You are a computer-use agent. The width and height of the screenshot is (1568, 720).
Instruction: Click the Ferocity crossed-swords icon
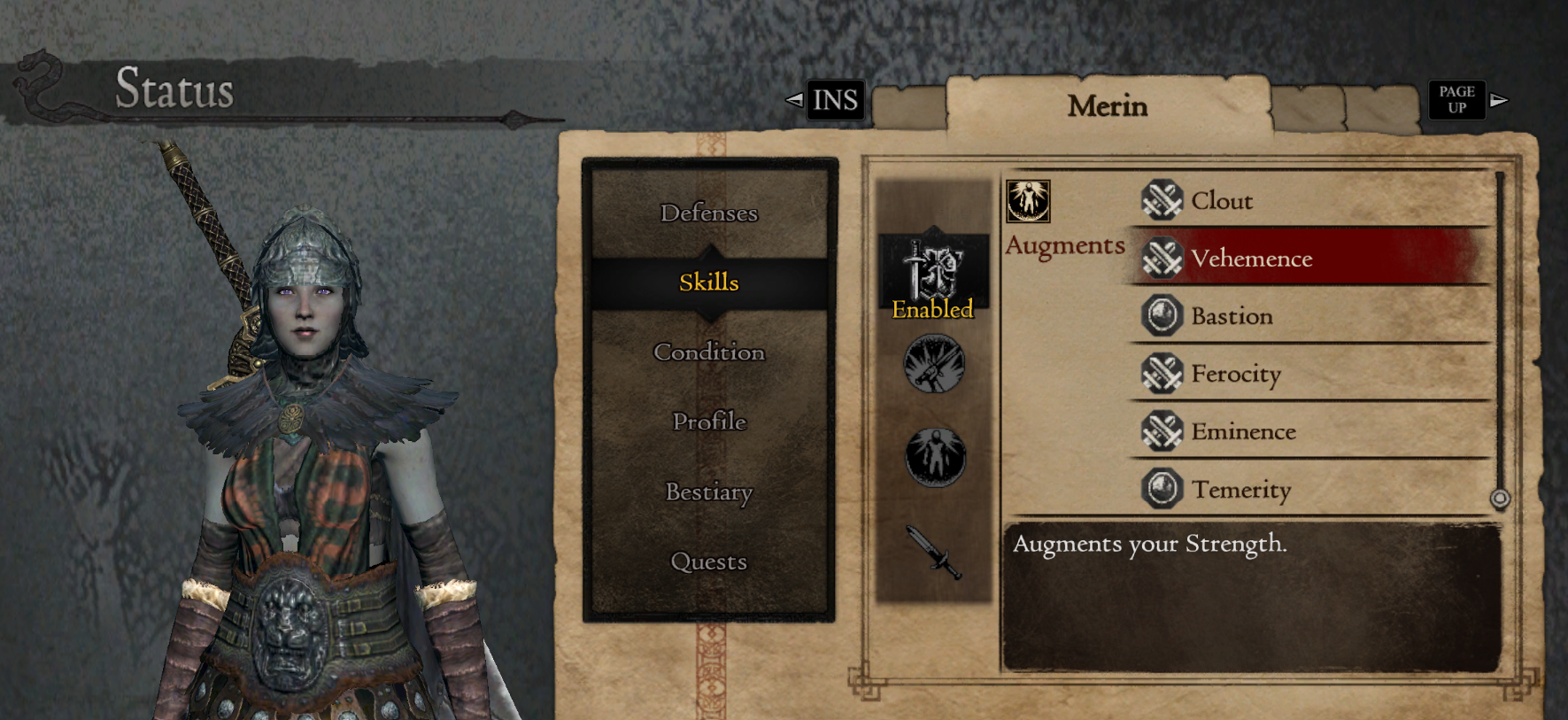1161,373
